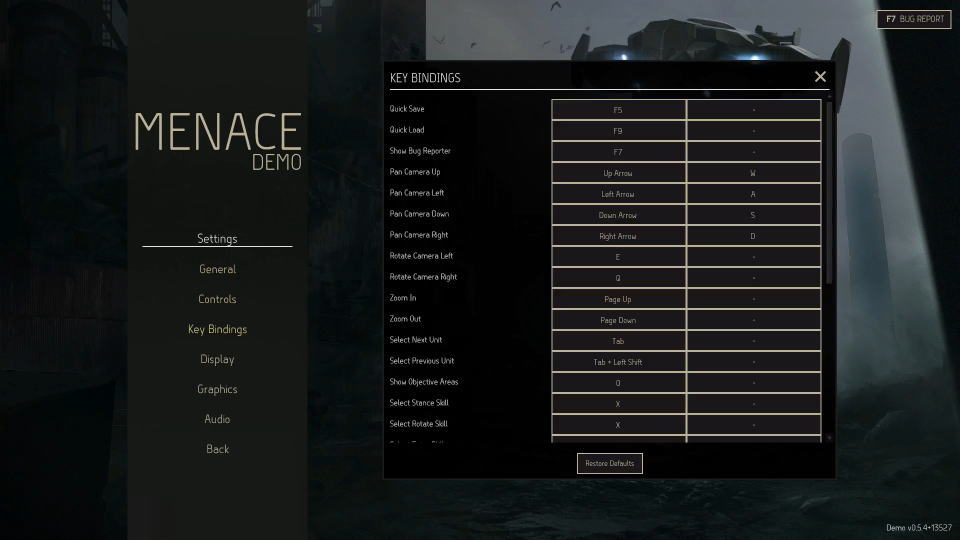Open the Controls settings section
The width and height of the screenshot is (960, 540).
(x=217, y=299)
